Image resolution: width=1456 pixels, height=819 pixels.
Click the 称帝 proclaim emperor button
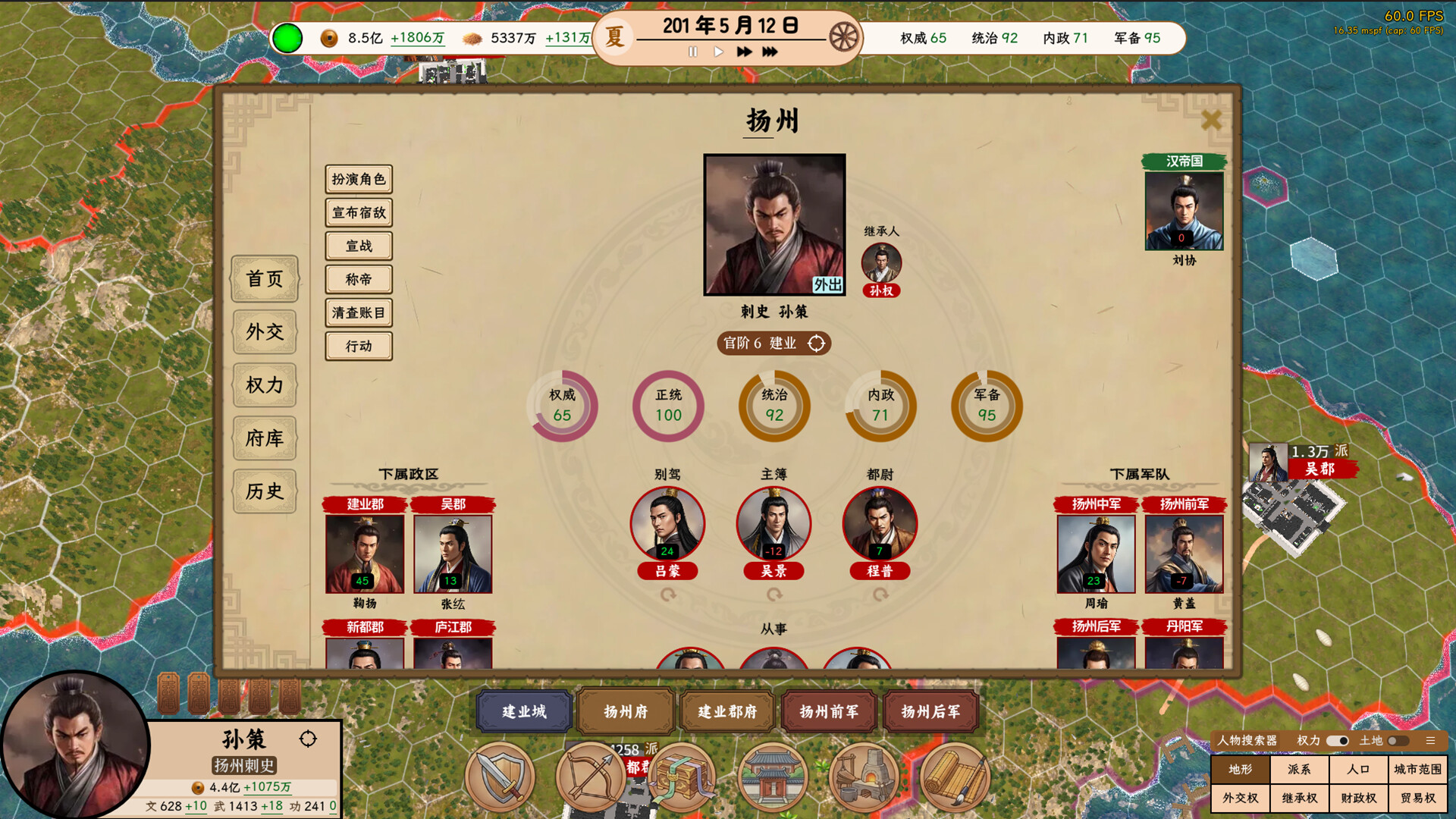click(x=357, y=280)
